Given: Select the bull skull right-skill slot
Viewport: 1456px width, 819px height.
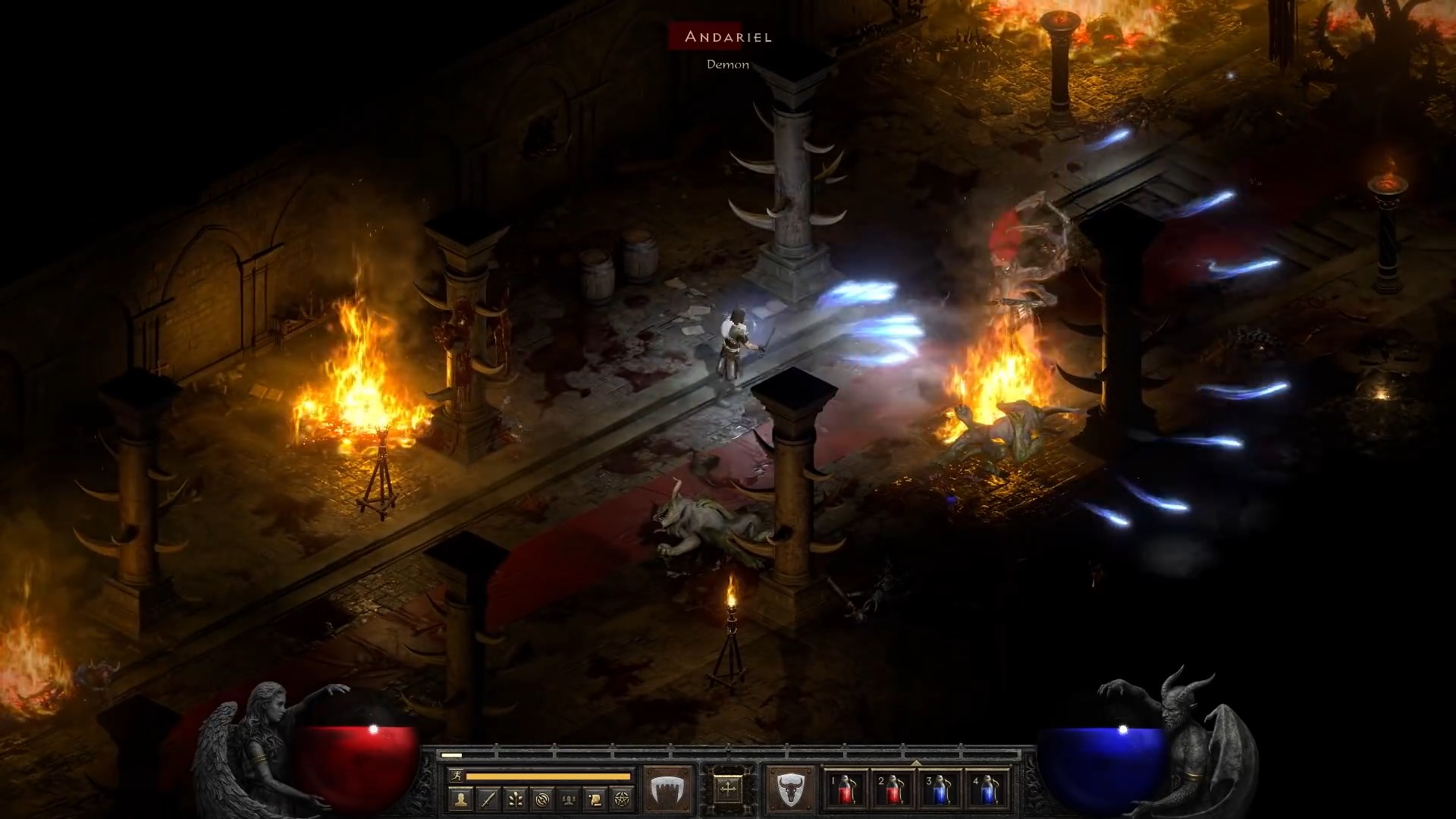Looking at the screenshot, I should click(791, 789).
